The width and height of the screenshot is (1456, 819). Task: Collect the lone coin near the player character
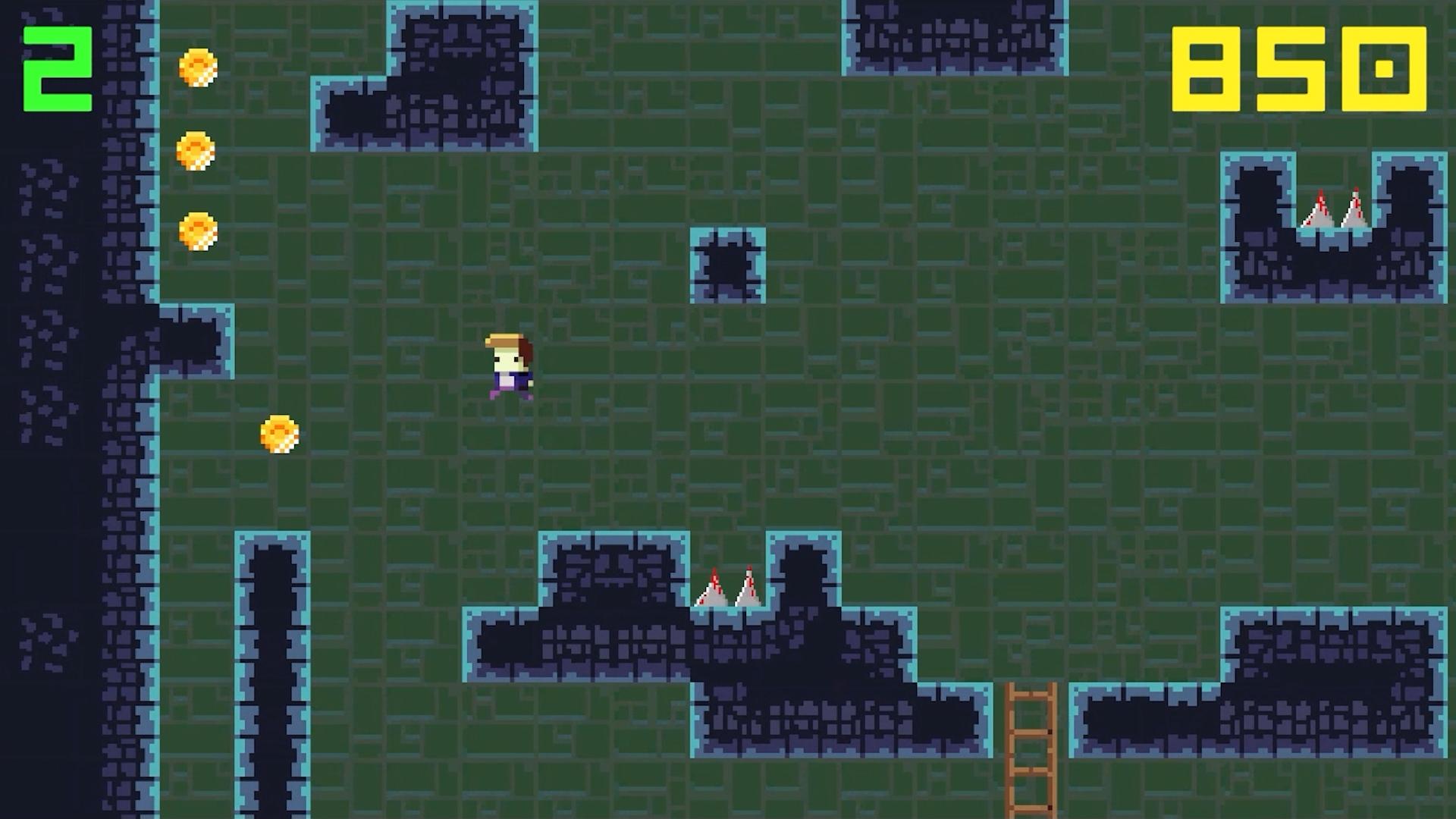(x=278, y=434)
